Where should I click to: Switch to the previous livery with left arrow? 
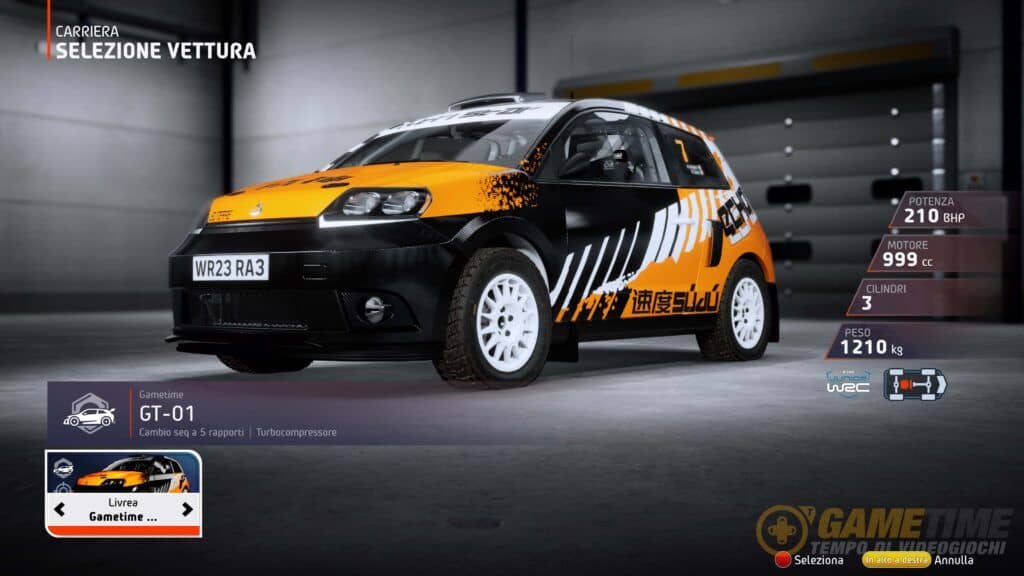pyautogui.click(x=60, y=509)
